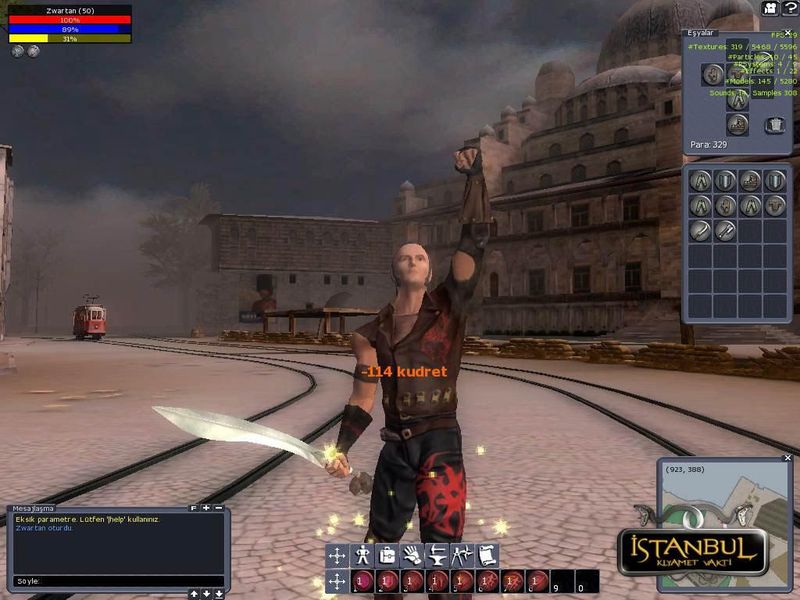Activate the skill in hotbar slot 8

coord(538,581)
